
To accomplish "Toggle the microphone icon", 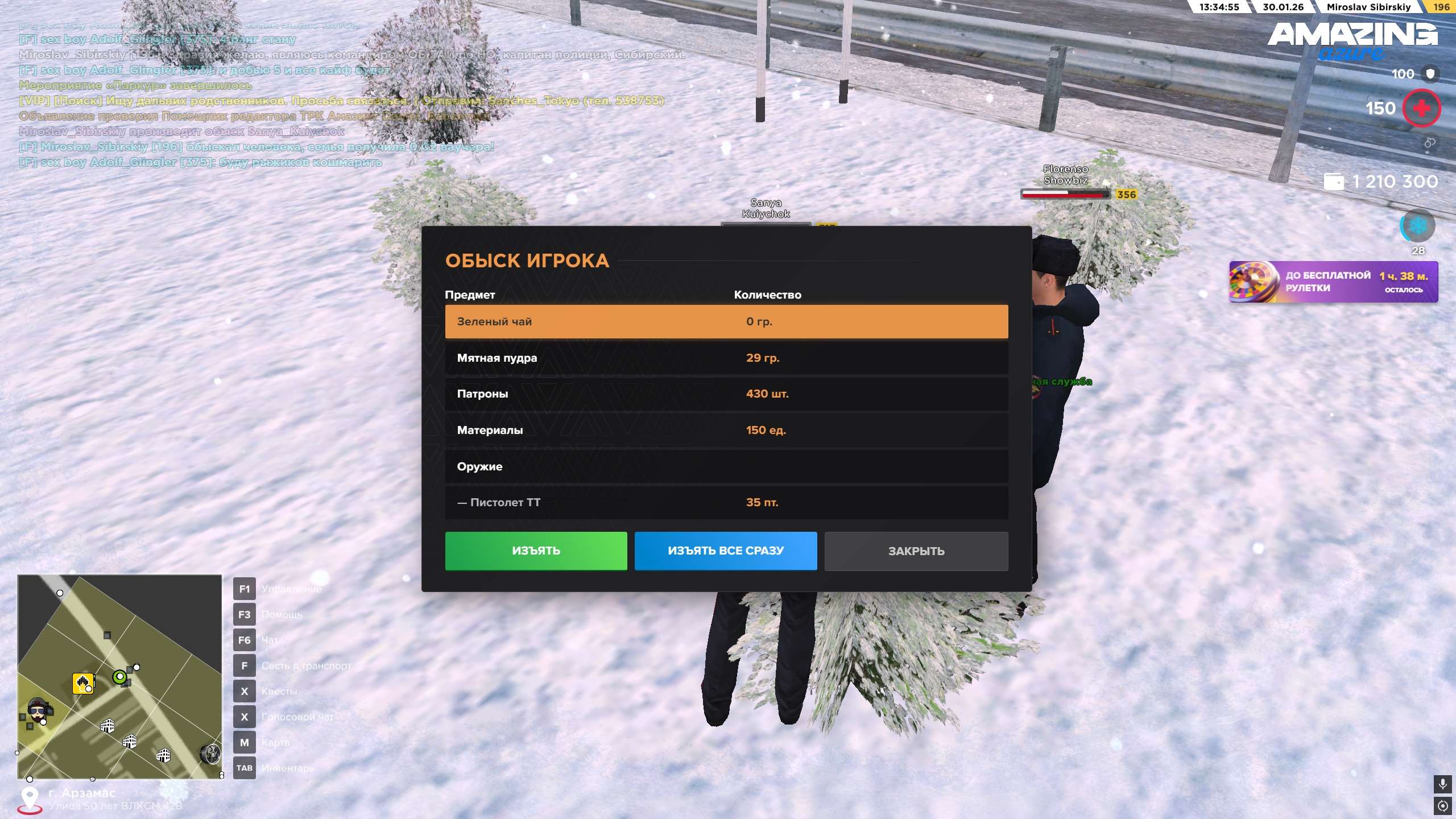I will pos(1442,784).
